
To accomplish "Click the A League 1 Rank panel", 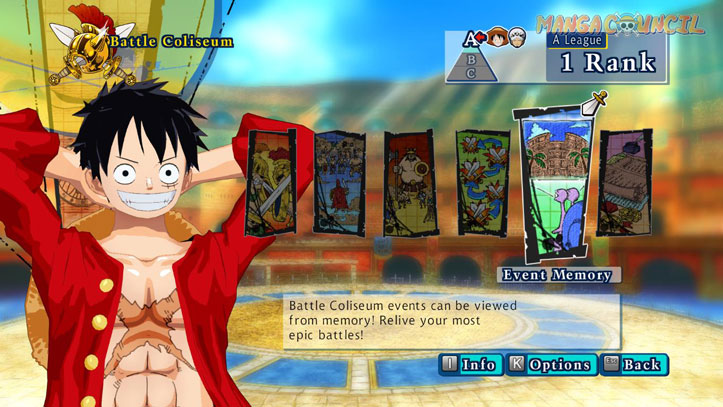I will coord(607,58).
